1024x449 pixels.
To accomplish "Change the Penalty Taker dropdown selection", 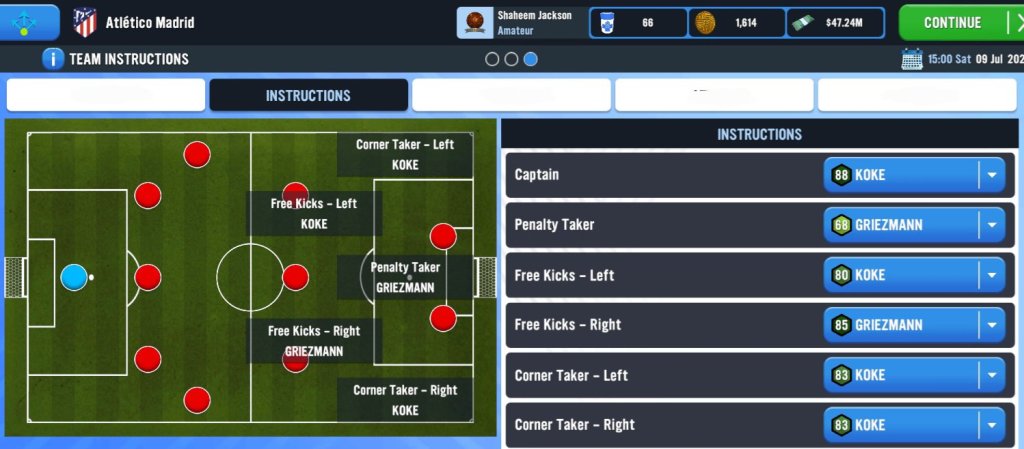I will pyautogui.click(x=914, y=225).
